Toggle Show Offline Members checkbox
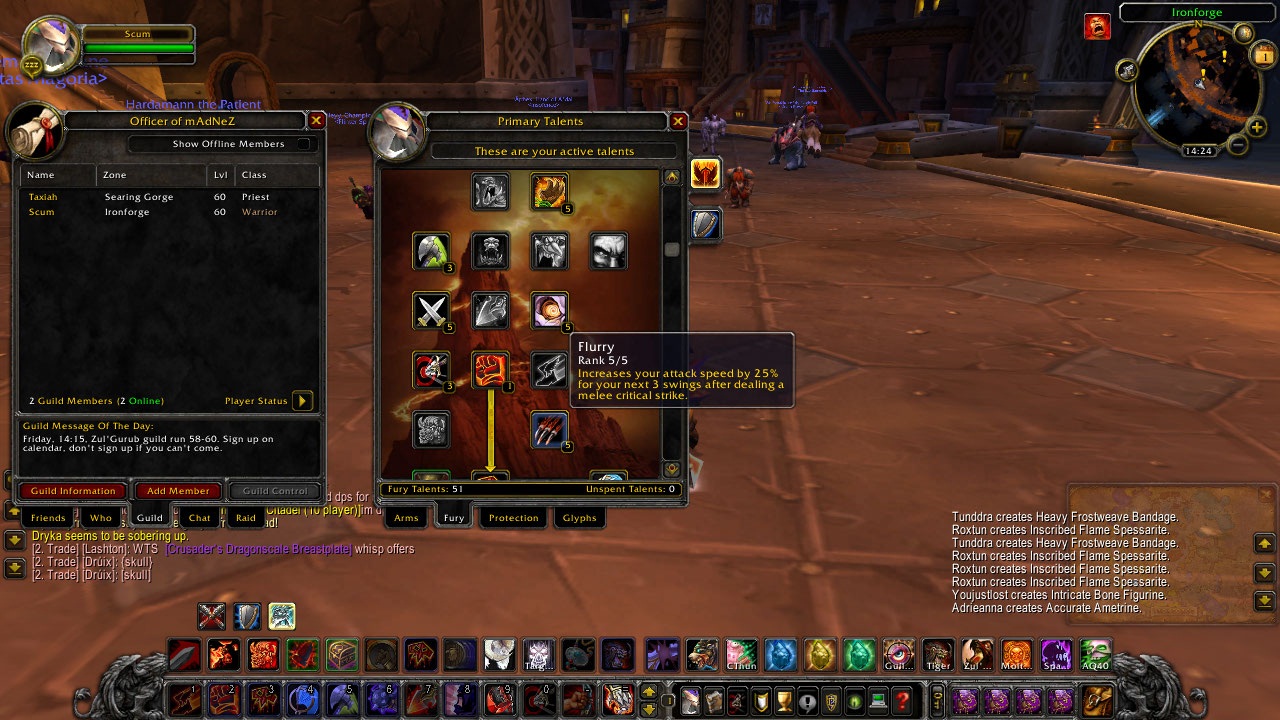 click(303, 144)
